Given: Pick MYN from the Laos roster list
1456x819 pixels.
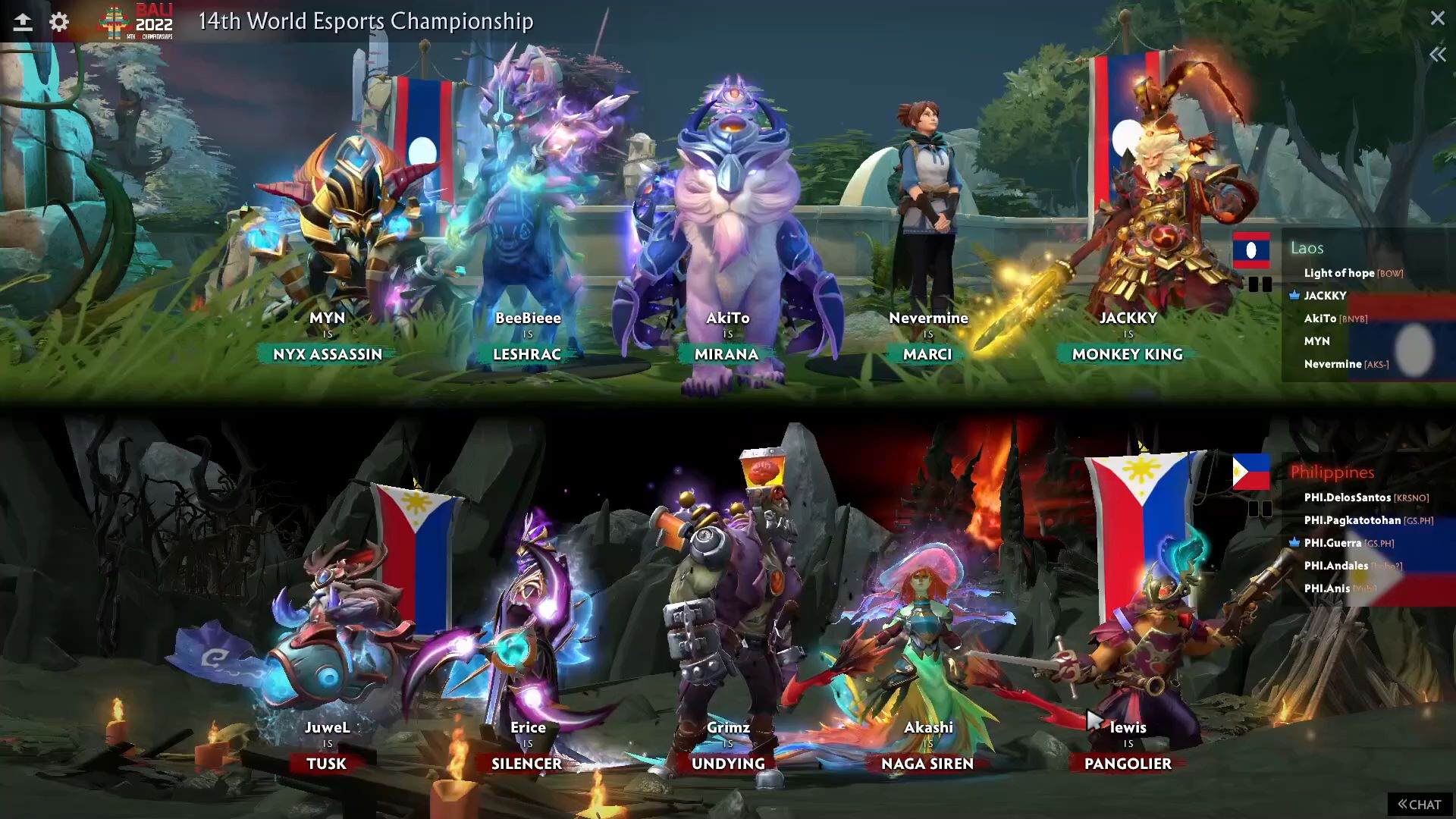Looking at the screenshot, I should [x=1316, y=341].
